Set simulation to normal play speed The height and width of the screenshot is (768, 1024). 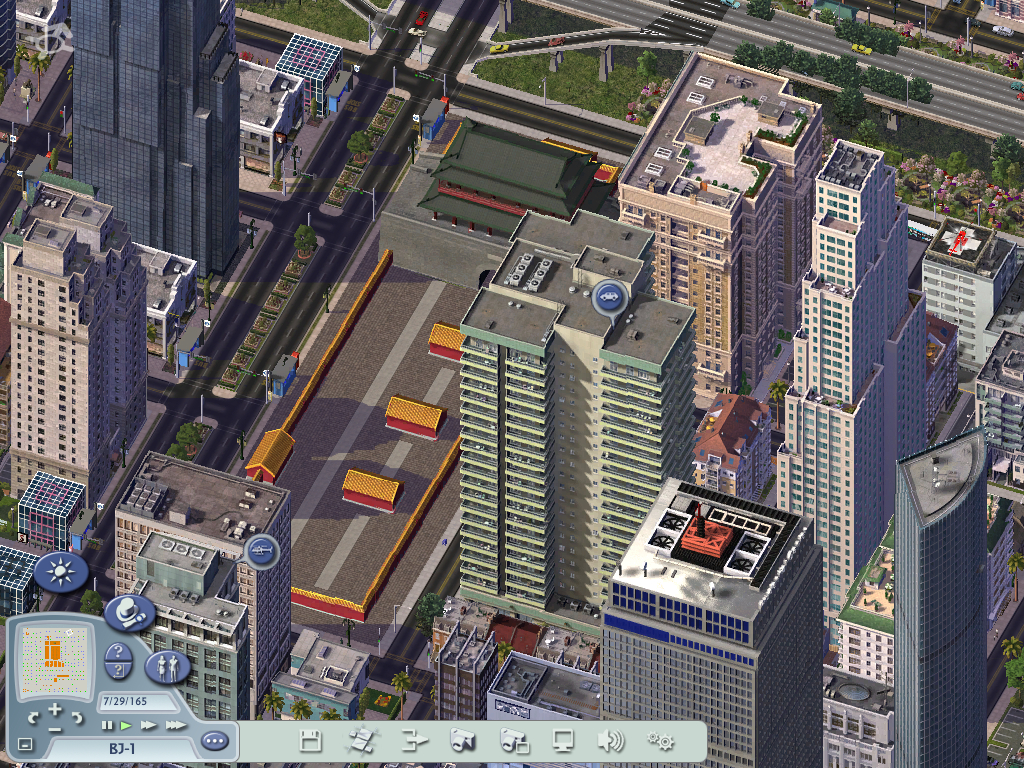126,725
